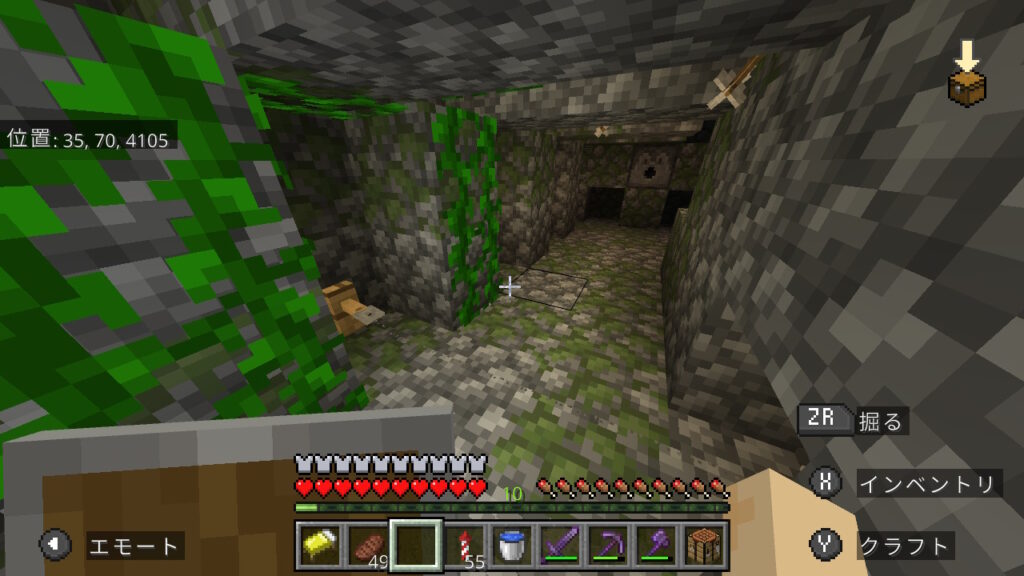Select the water bucket slot
1024x576 pixels.
512,545
